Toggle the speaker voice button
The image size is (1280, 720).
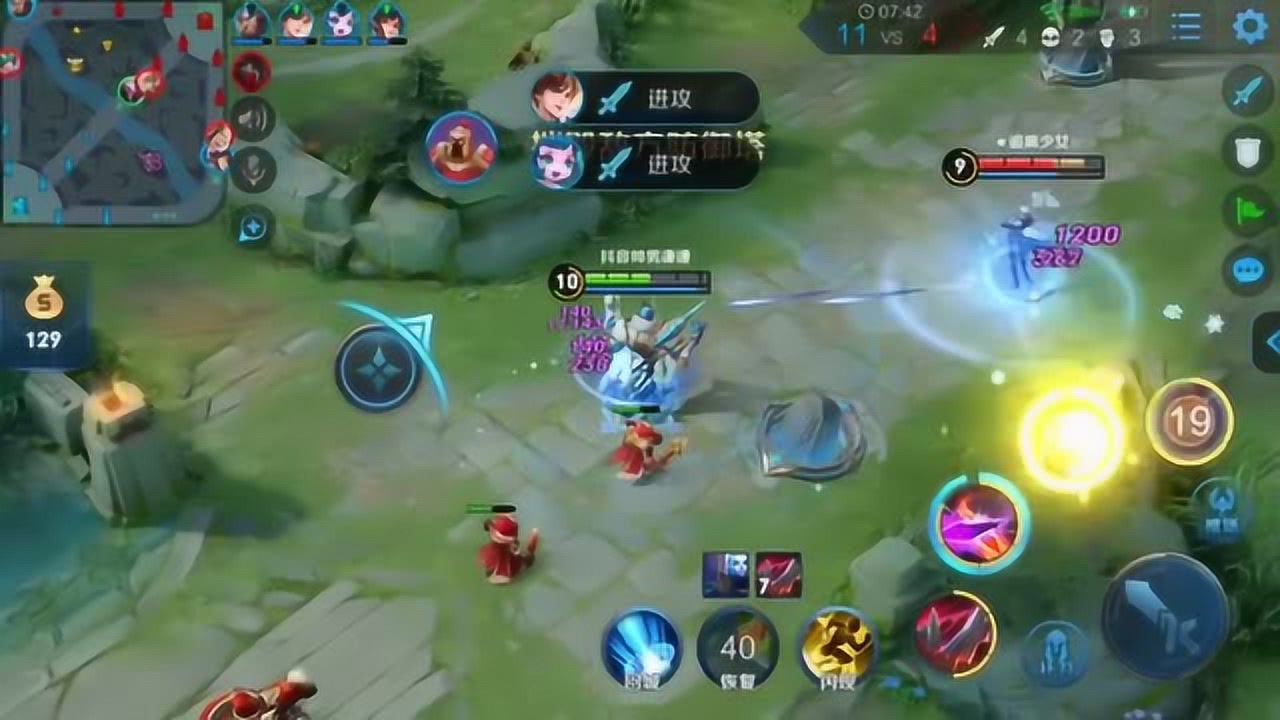(253, 120)
